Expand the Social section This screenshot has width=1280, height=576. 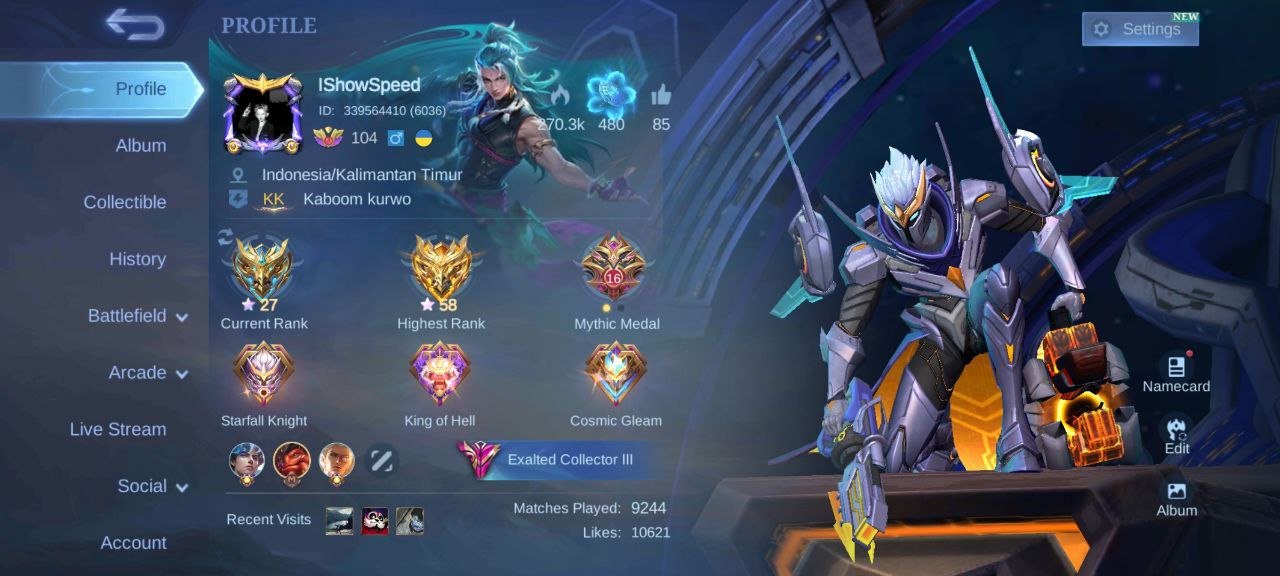pyautogui.click(x=152, y=486)
